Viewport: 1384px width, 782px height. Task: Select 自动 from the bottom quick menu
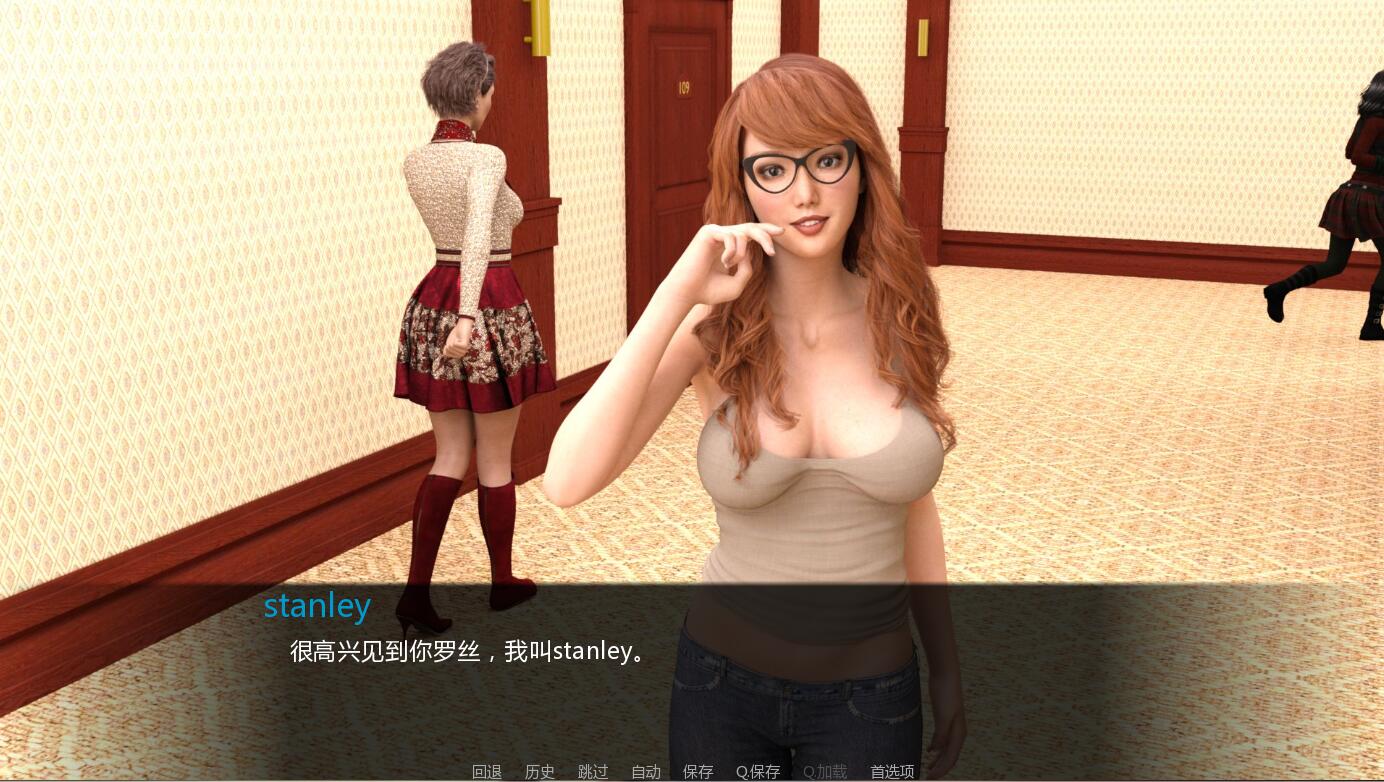[x=646, y=771]
